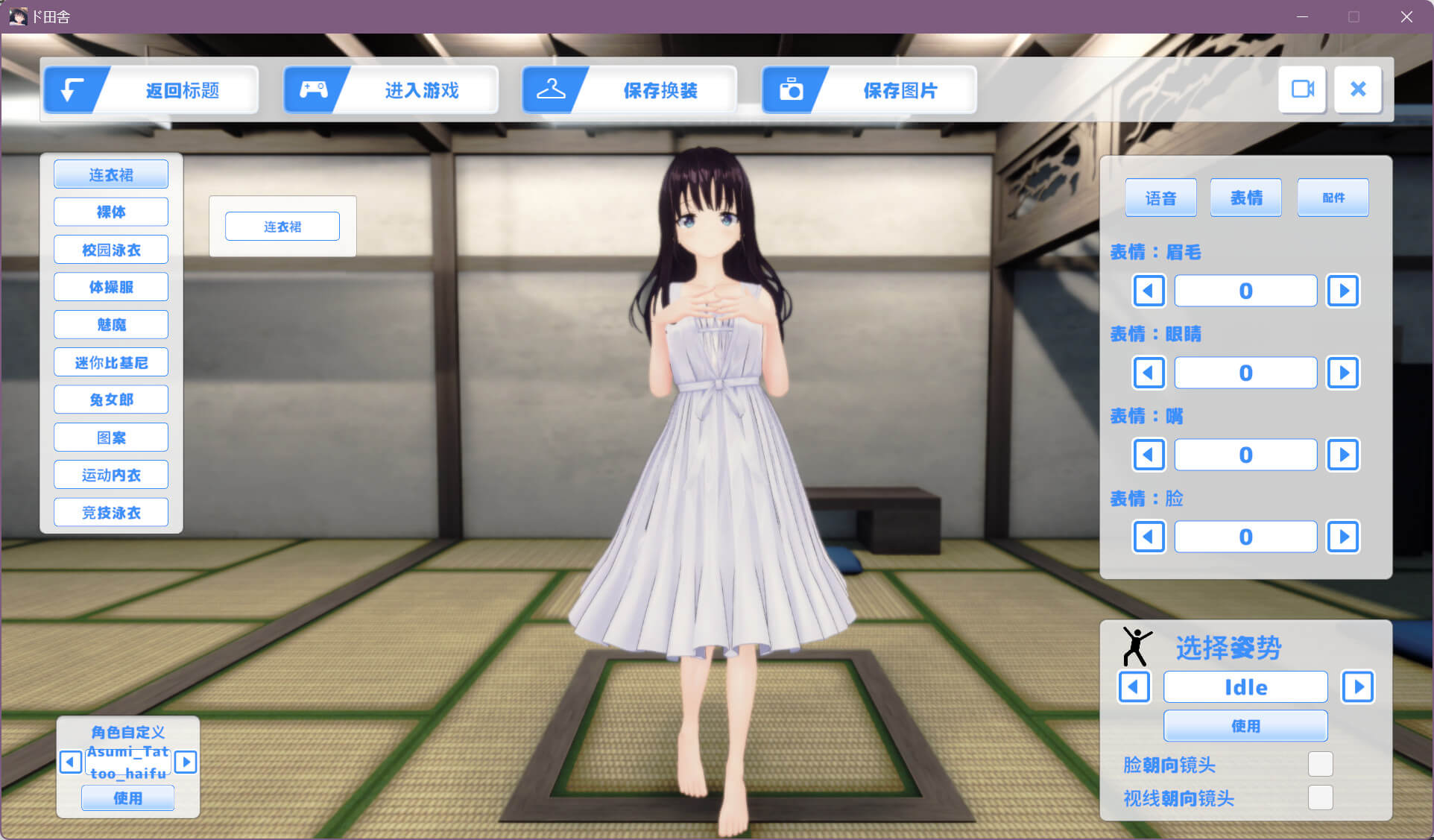The image size is (1434, 840).
Task: Choose the 体操服 outfit category
Action: (x=111, y=287)
